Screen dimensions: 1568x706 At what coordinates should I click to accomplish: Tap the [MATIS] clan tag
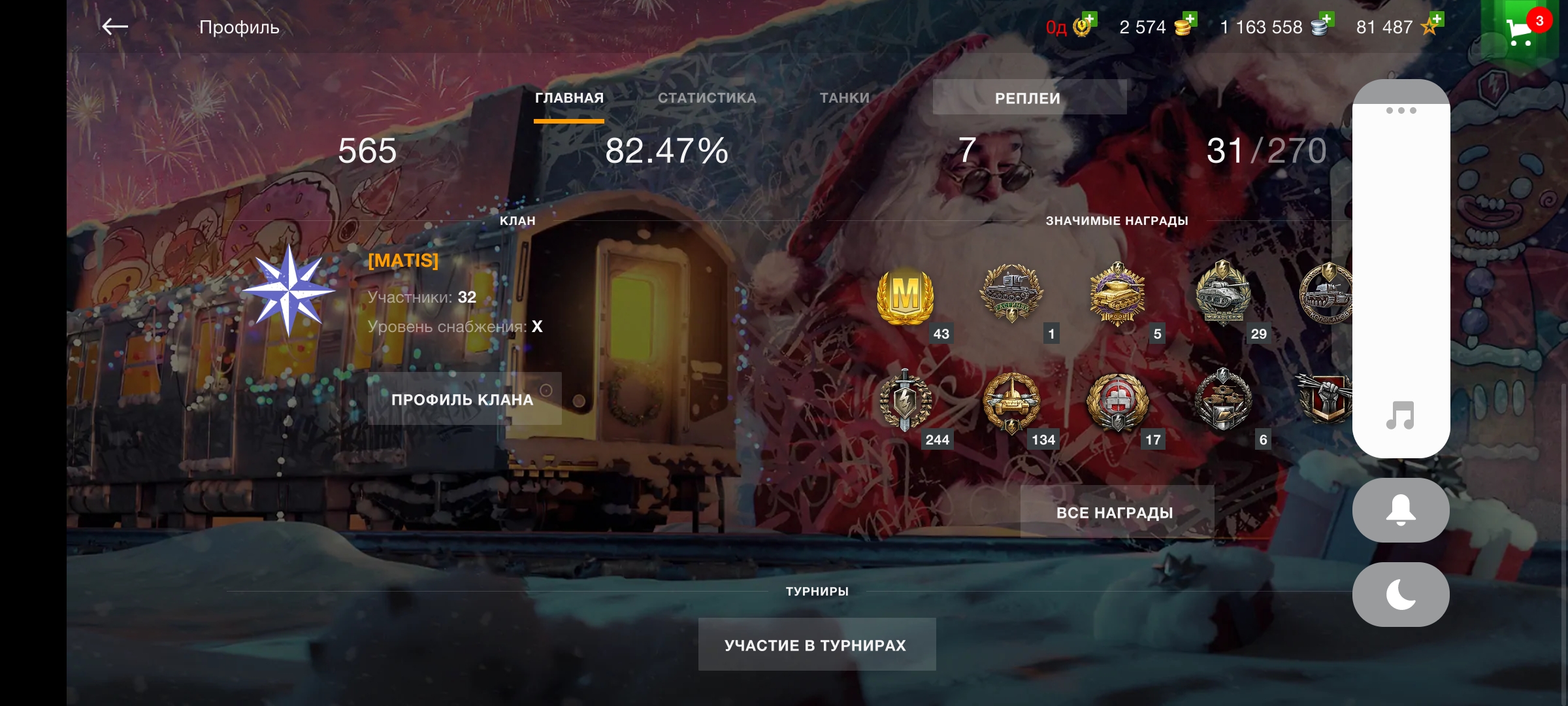403,261
